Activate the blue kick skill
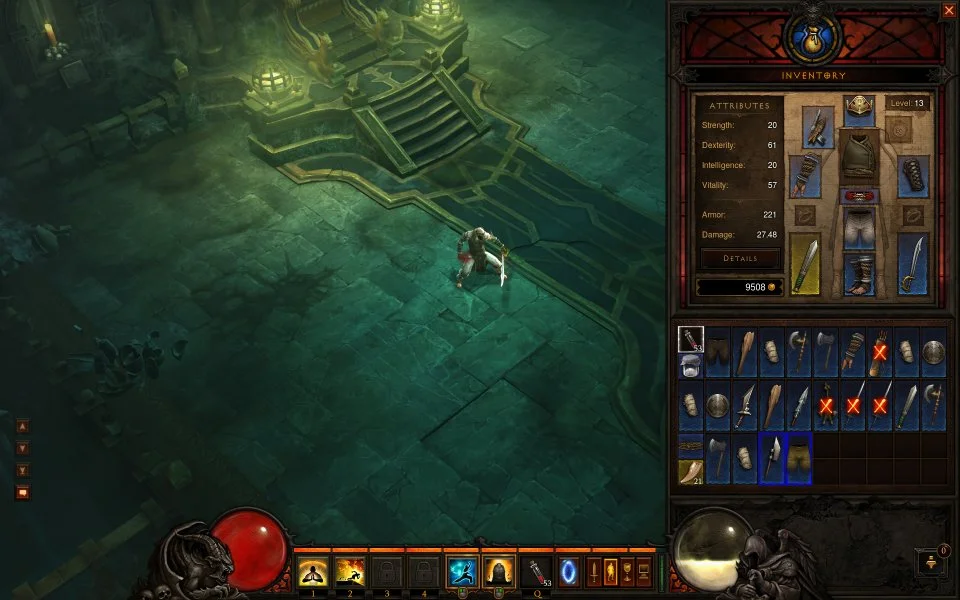 tap(461, 572)
